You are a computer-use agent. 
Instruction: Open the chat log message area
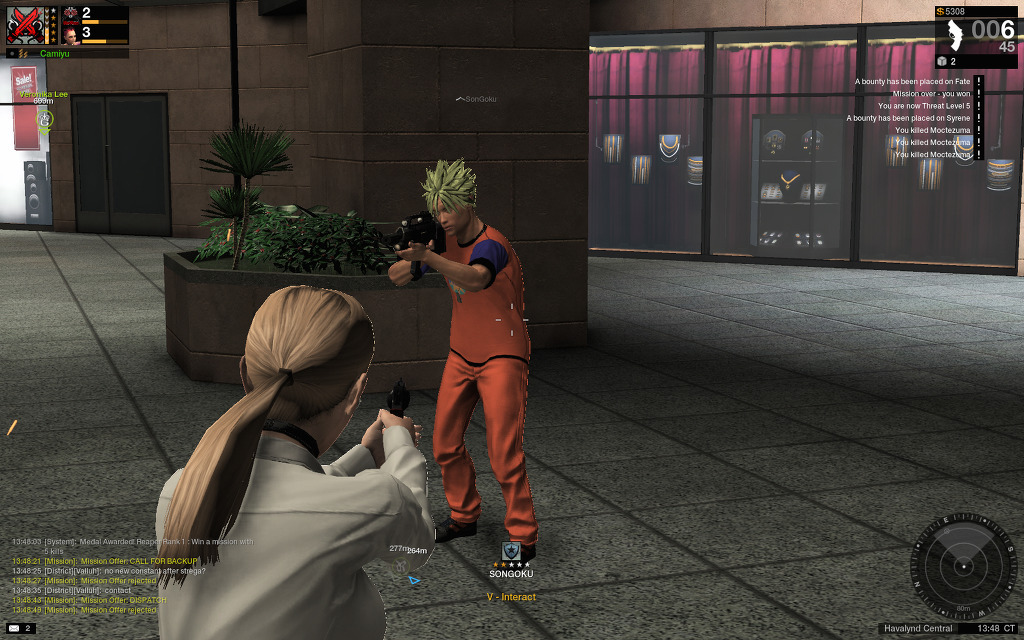[130, 575]
